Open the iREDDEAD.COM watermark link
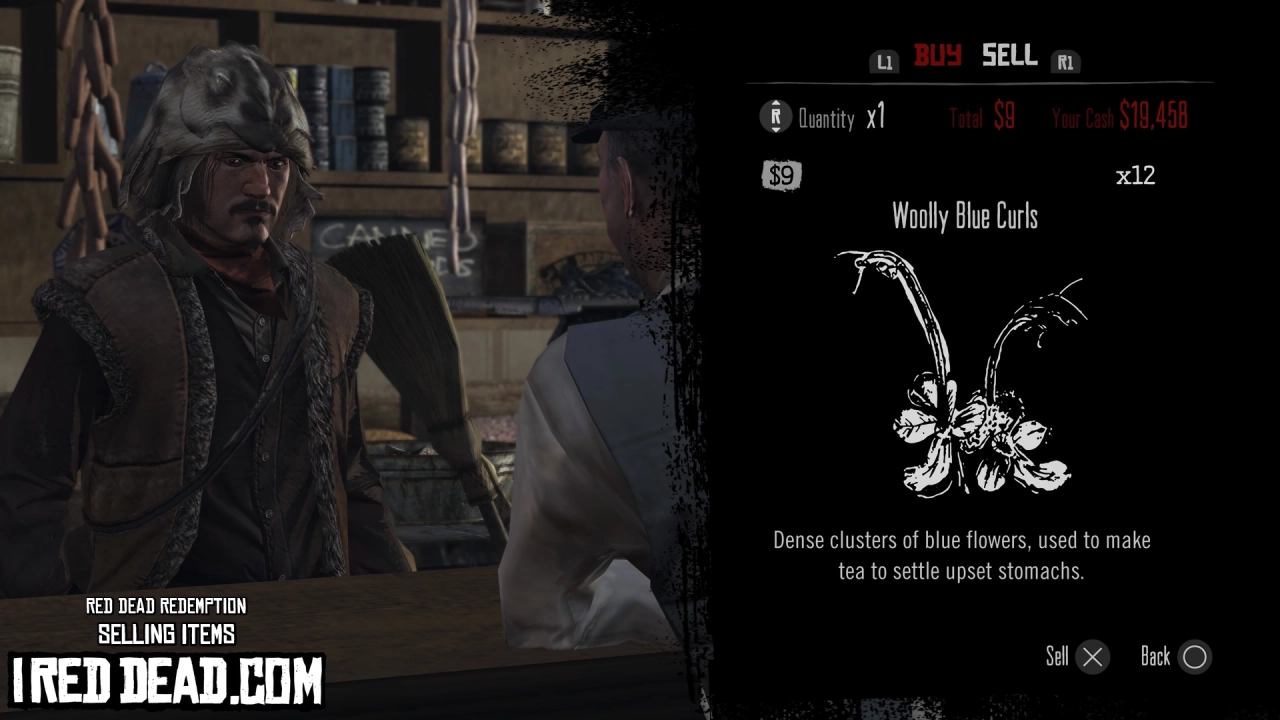Screen dimensions: 1280x720 pos(166,675)
